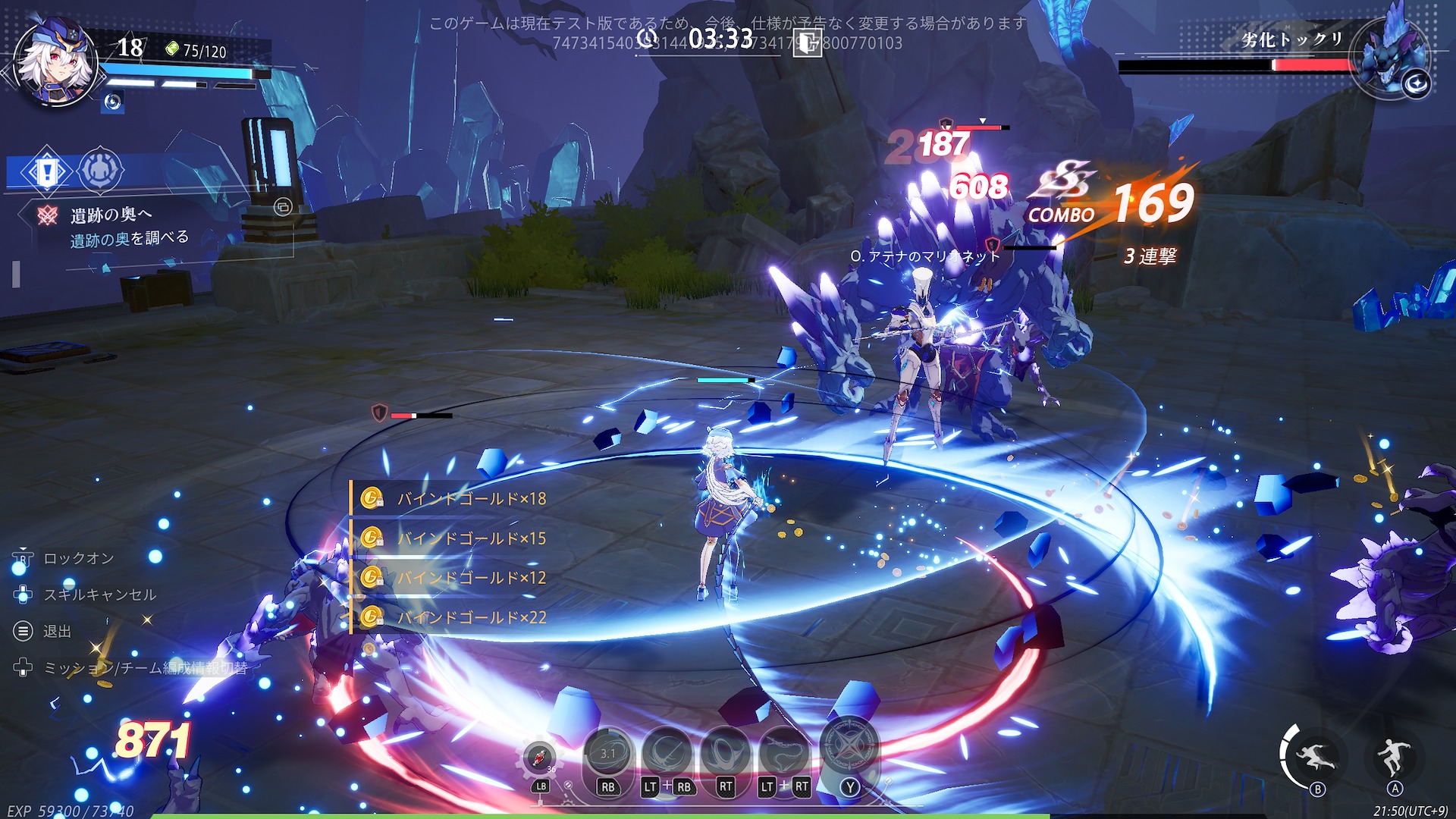The image size is (1456, 819).
Task: Select the ロックオン lock-on option
Action: coord(78,558)
